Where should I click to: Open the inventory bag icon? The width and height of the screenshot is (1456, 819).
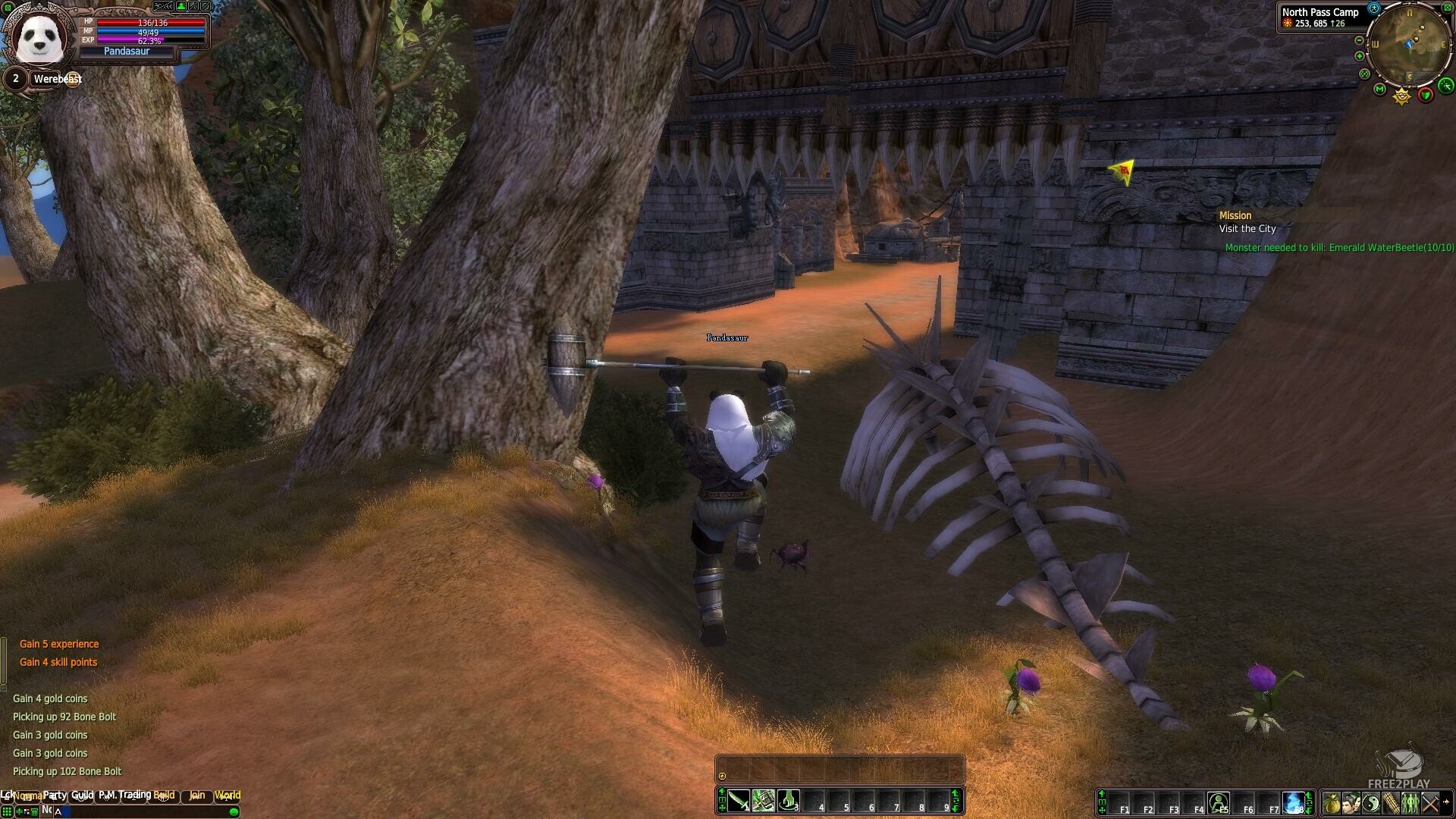1331,802
